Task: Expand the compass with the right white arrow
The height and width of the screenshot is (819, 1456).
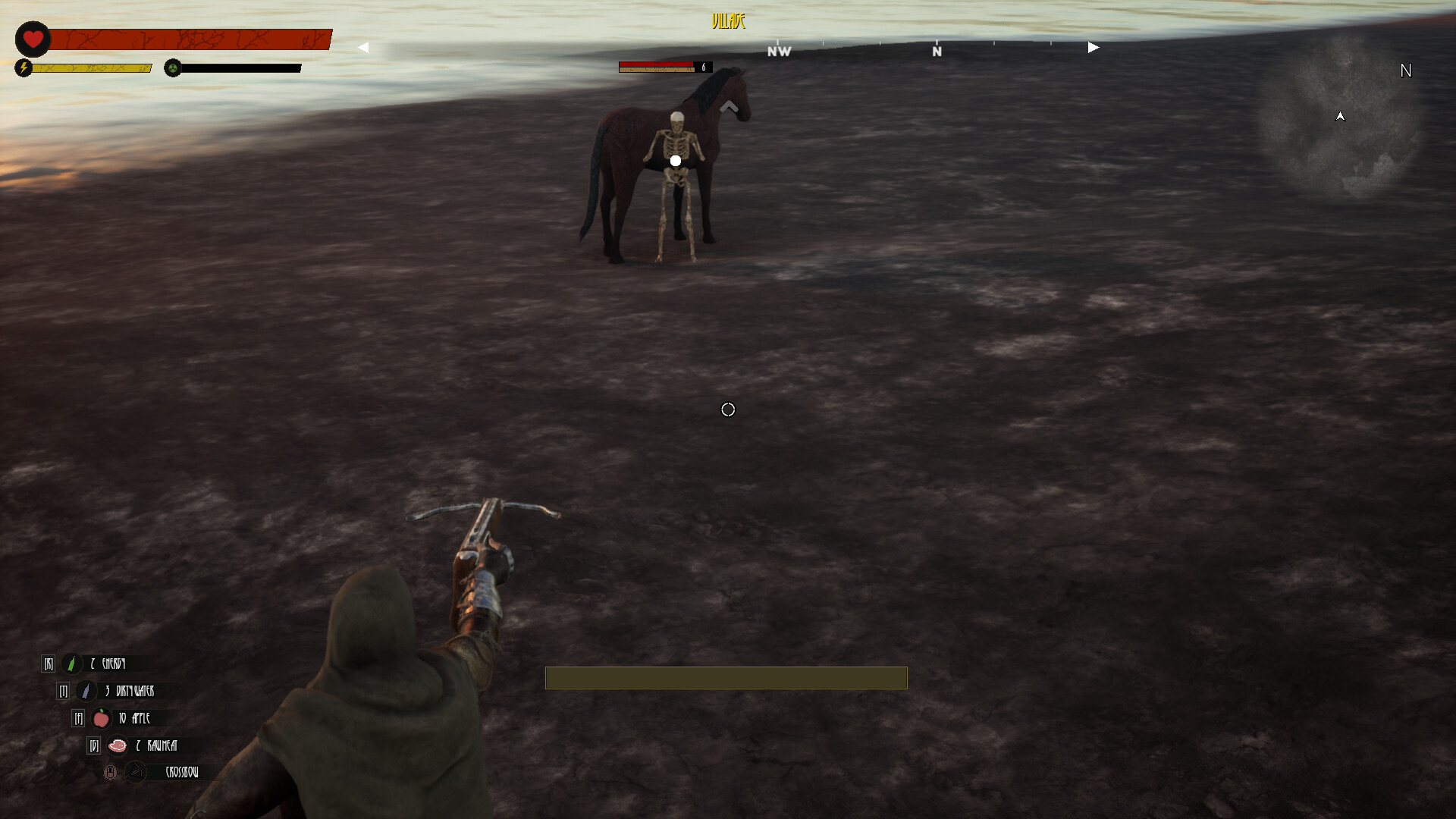Action: point(1092,46)
